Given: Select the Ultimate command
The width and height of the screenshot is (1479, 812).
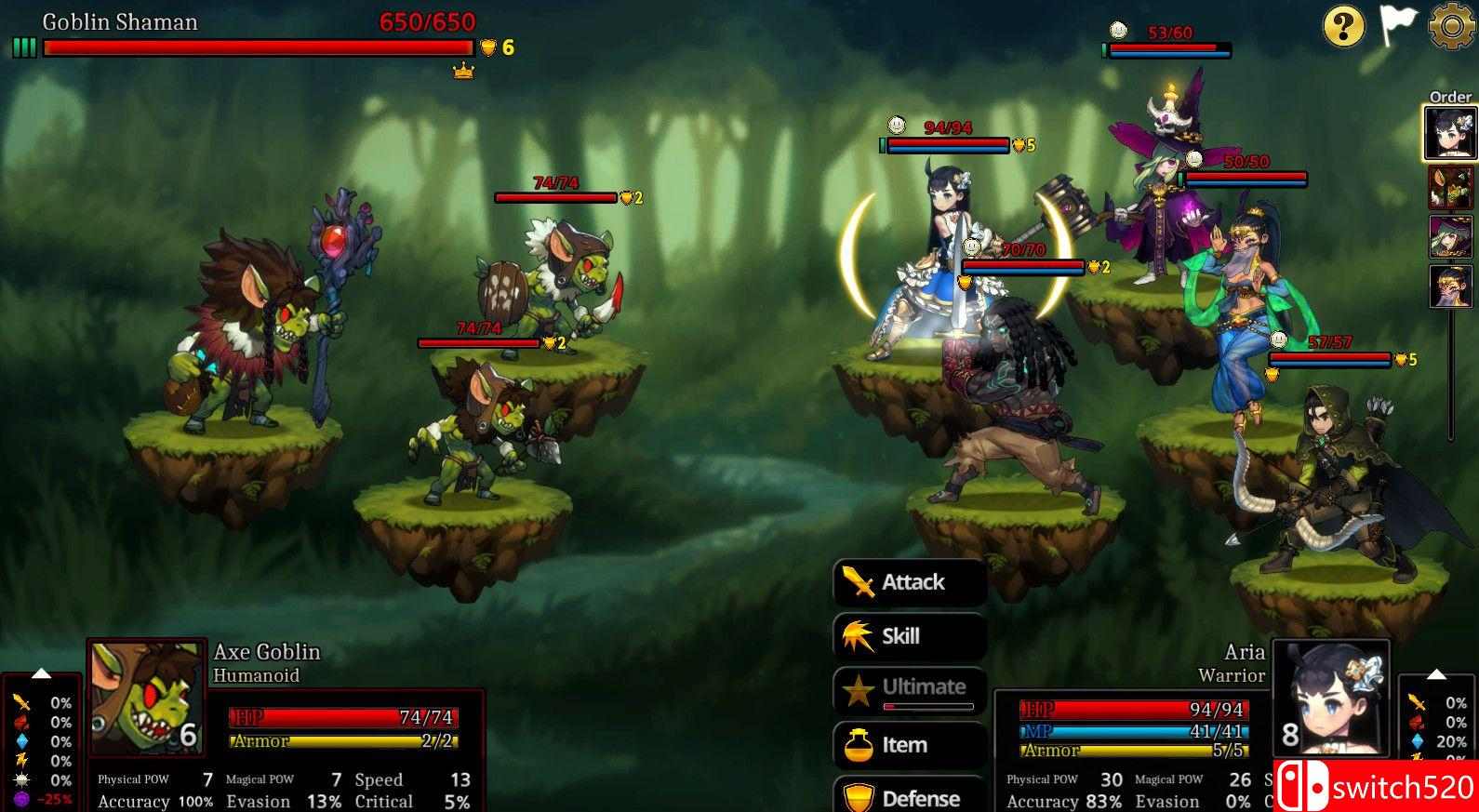Looking at the screenshot, I should coord(910,690).
